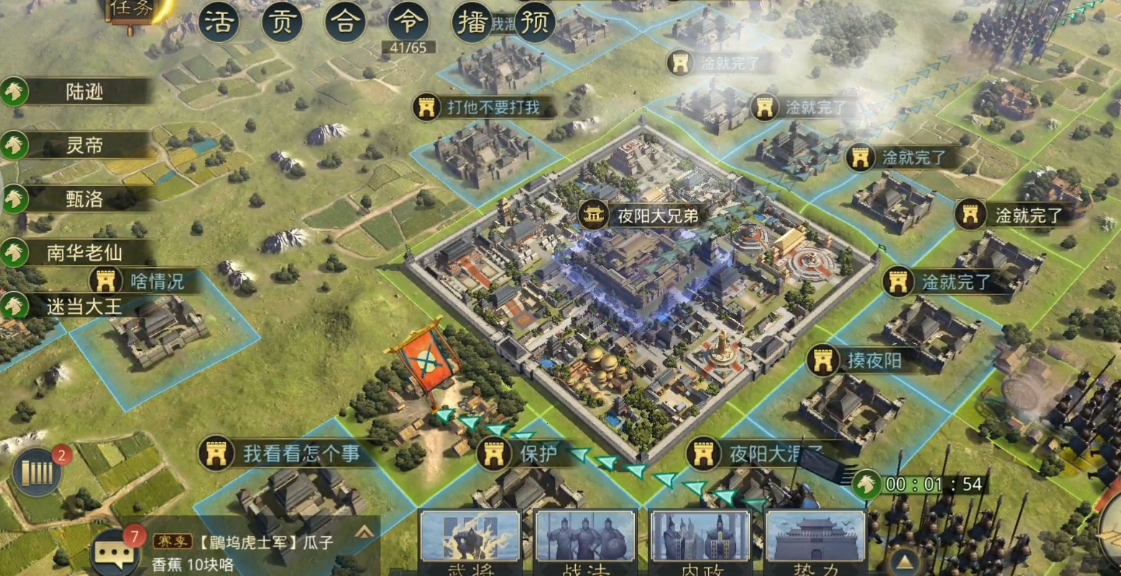Select the 陆逊 army entry
The height and width of the screenshot is (576, 1121).
(80, 92)
